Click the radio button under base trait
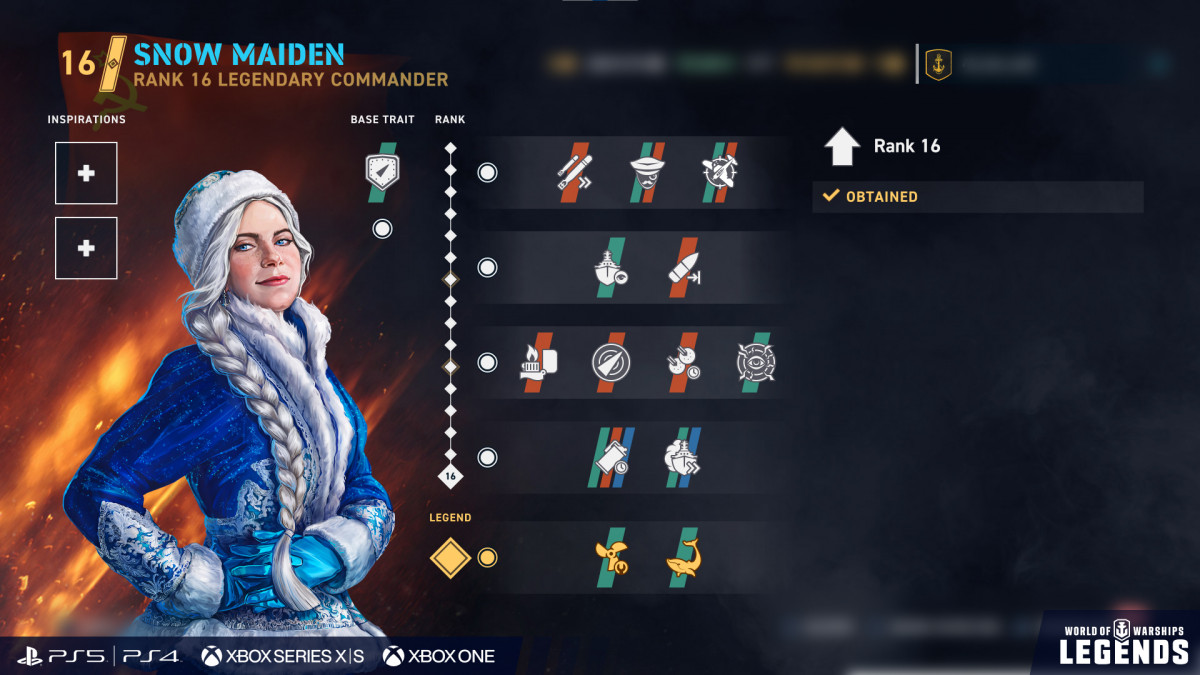Viewport: 1200px width, 675px height. pos(382,229)
